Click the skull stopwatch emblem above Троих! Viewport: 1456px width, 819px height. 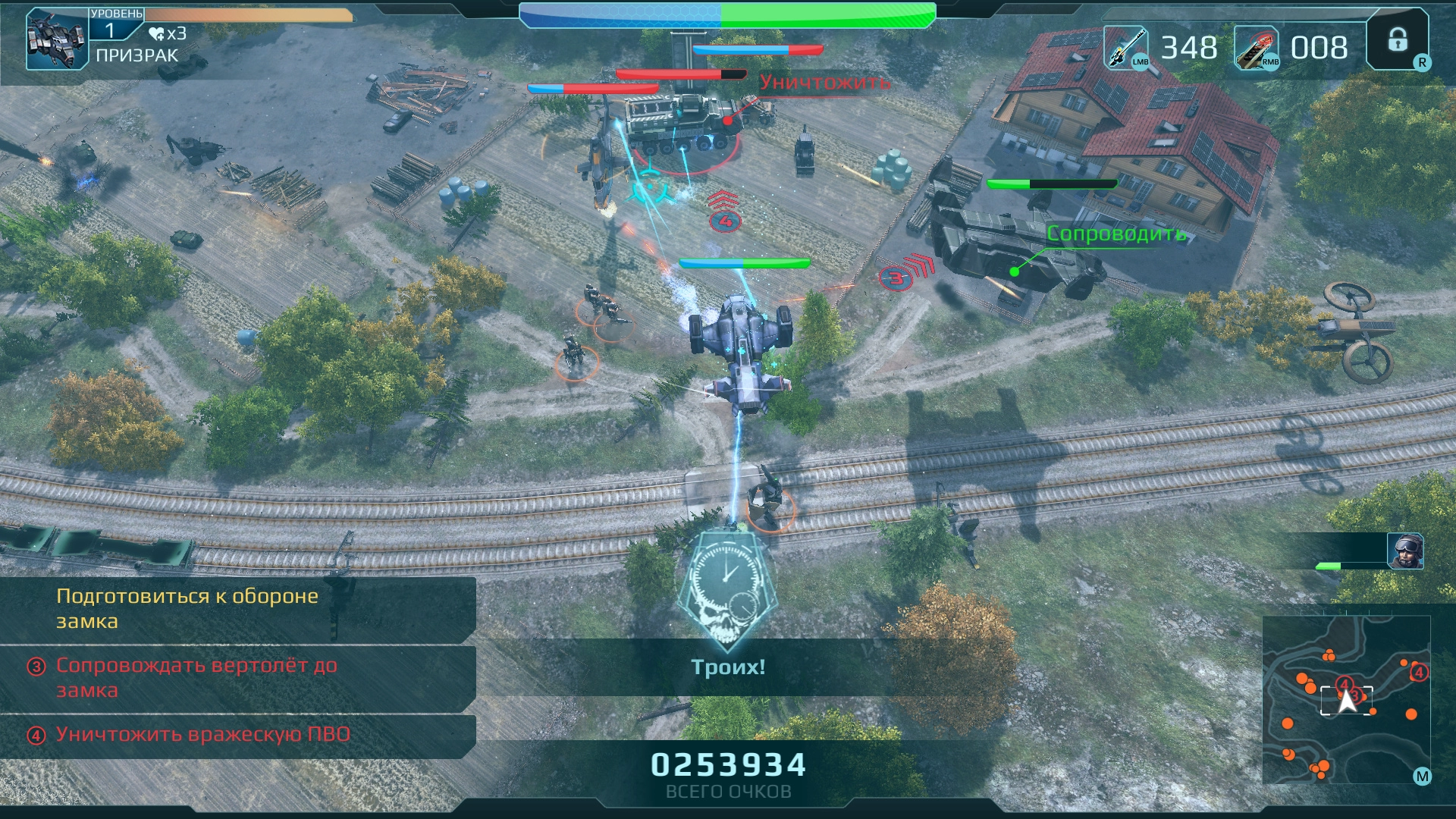[726, 588]
